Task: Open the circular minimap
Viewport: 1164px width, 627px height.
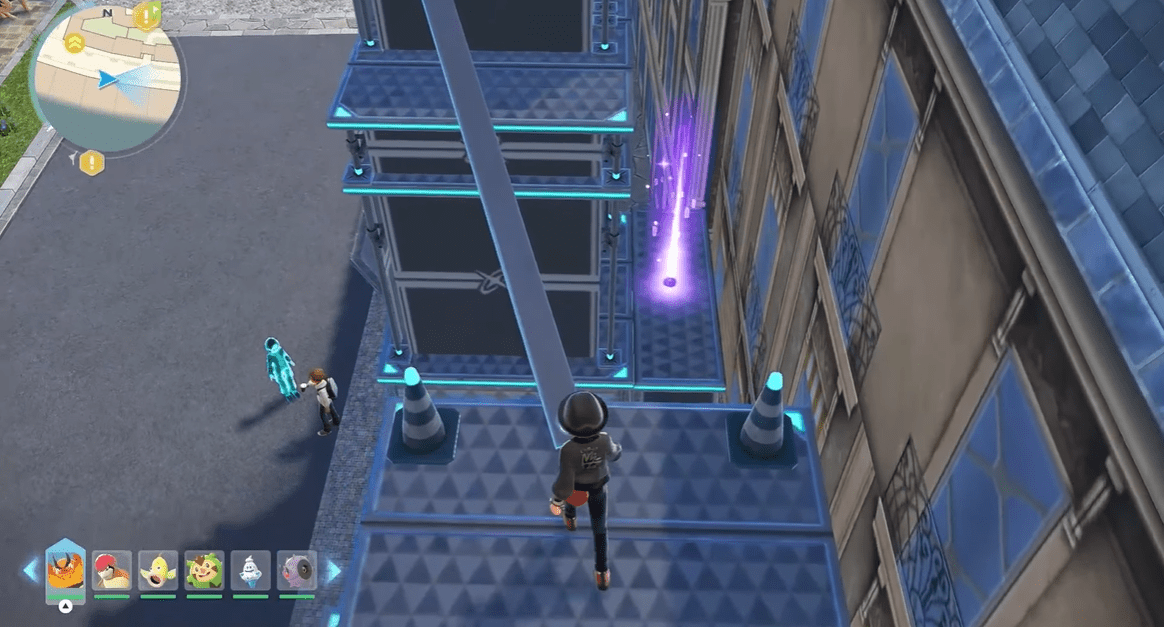Action: [106, 78]
